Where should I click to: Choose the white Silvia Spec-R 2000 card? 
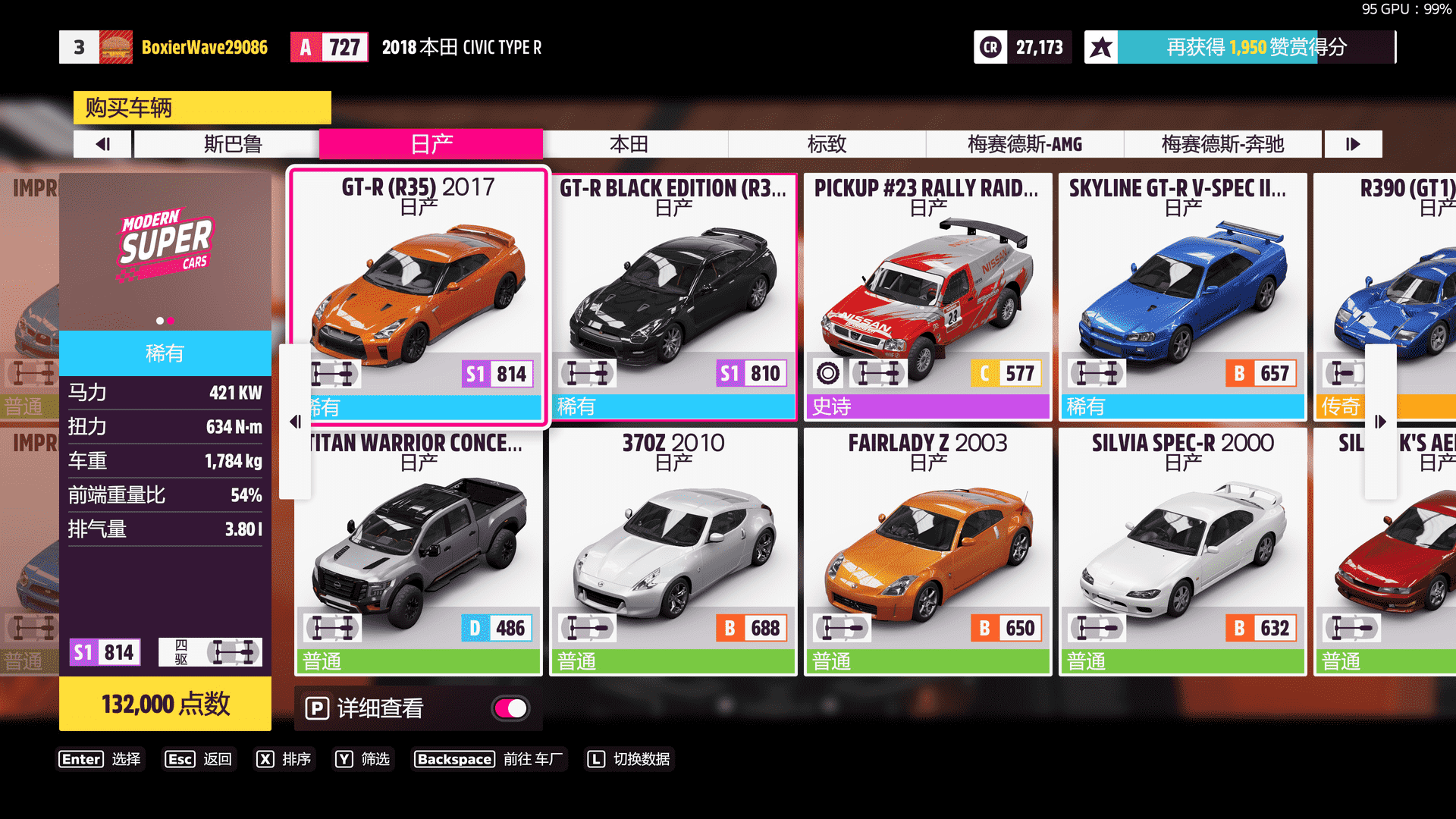tap(1182, 551)
